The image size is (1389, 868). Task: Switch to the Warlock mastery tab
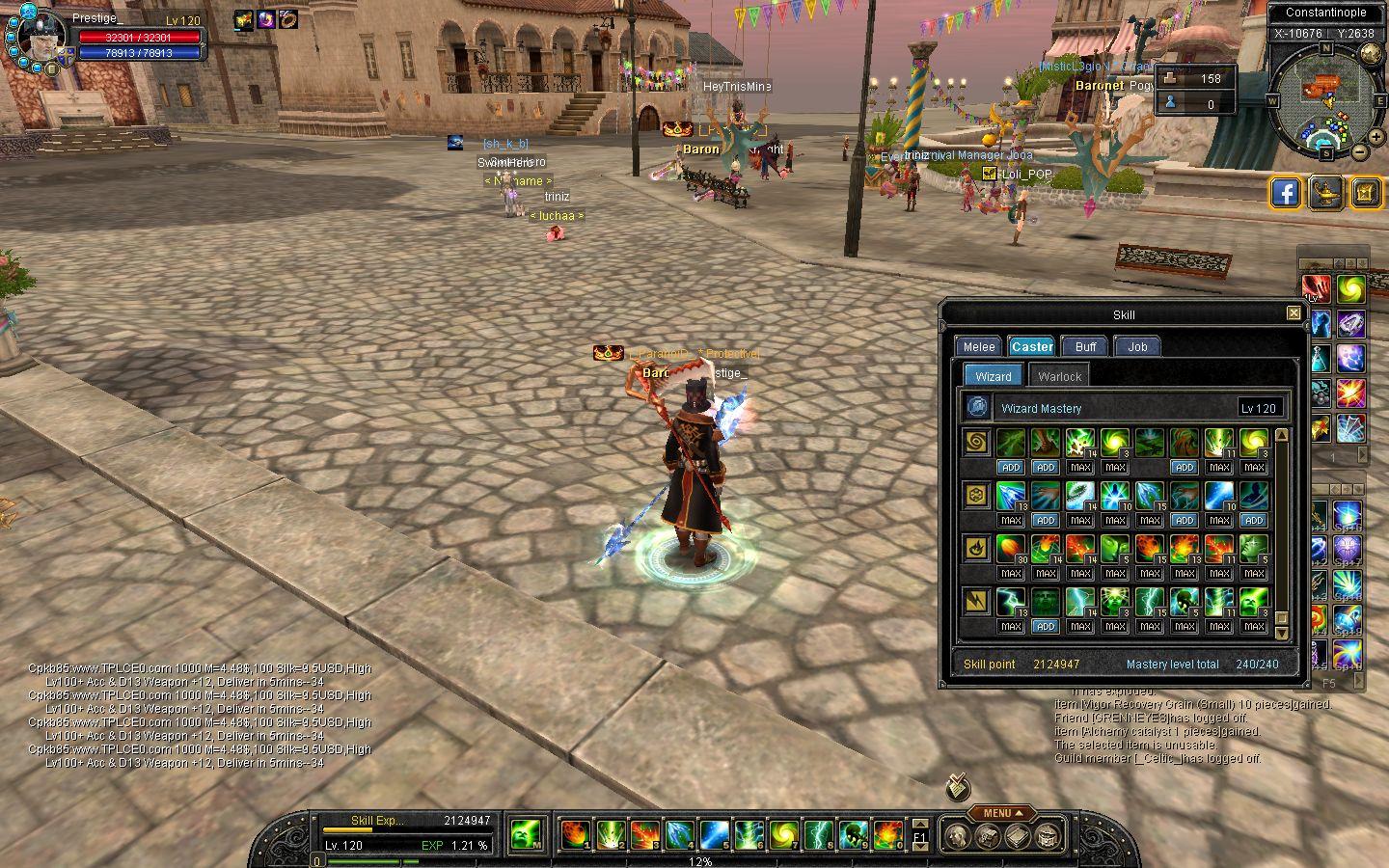tap(1060, 376)
